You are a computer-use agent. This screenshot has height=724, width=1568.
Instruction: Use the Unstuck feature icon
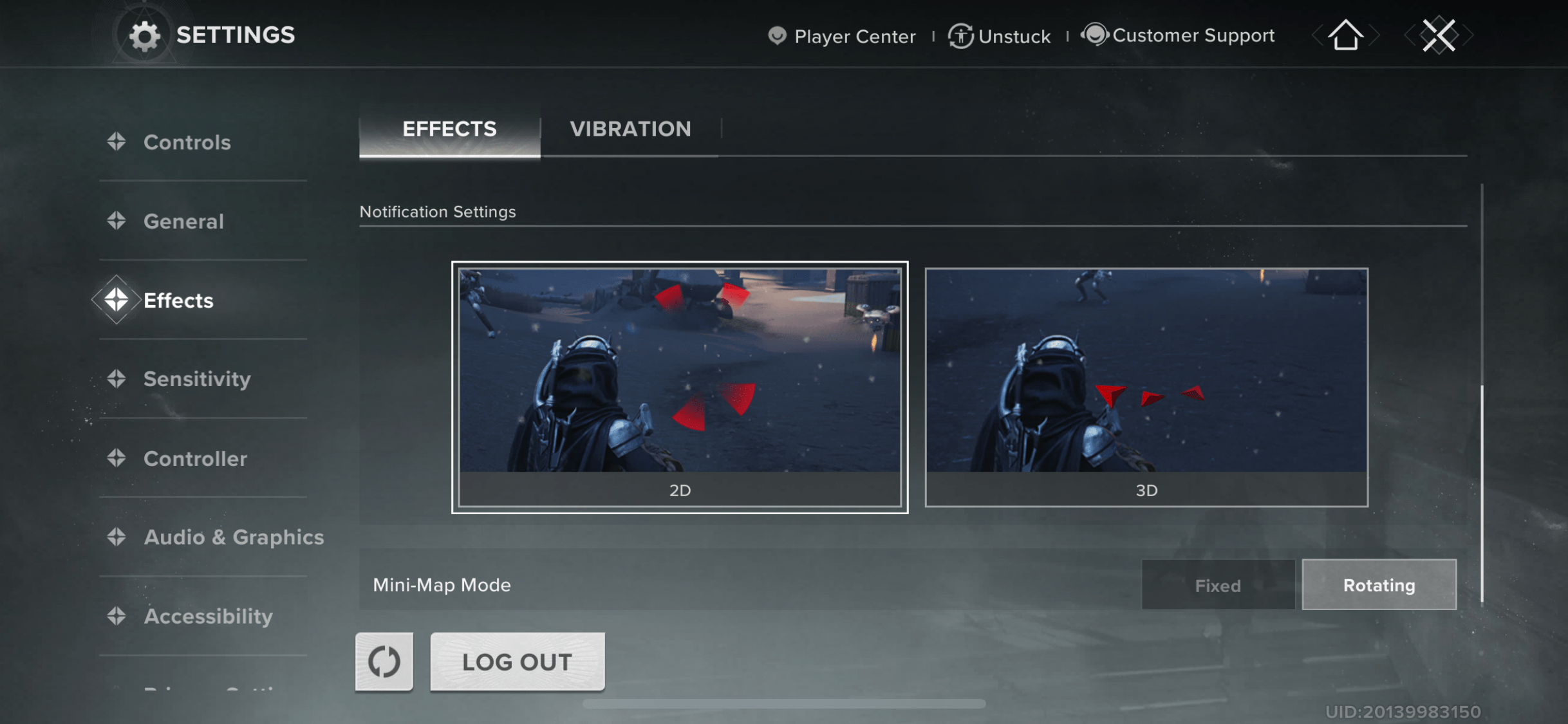(961, 36)
